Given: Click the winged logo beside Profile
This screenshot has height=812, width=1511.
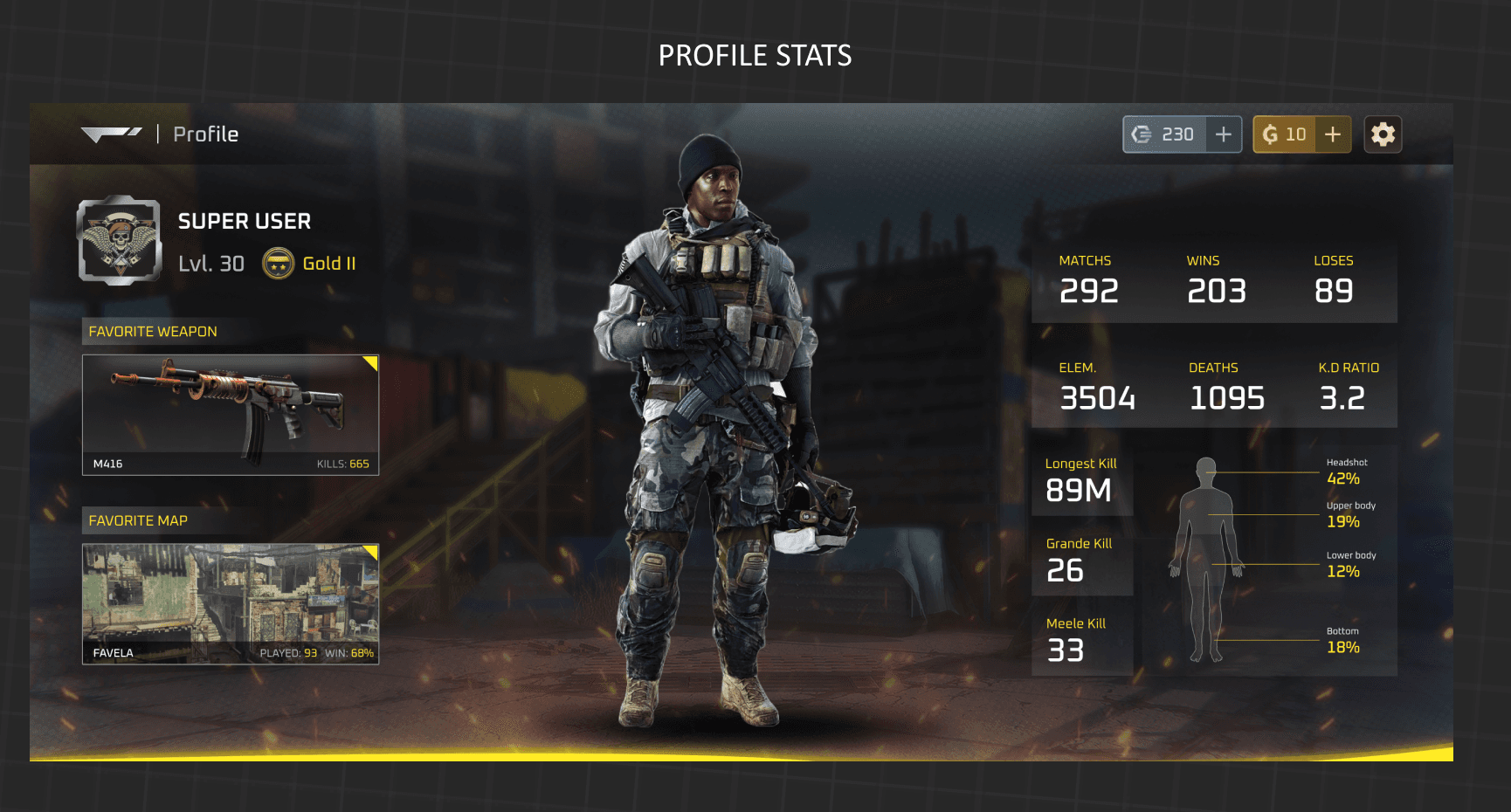Looking at the screenshot, I should (111, 134).
